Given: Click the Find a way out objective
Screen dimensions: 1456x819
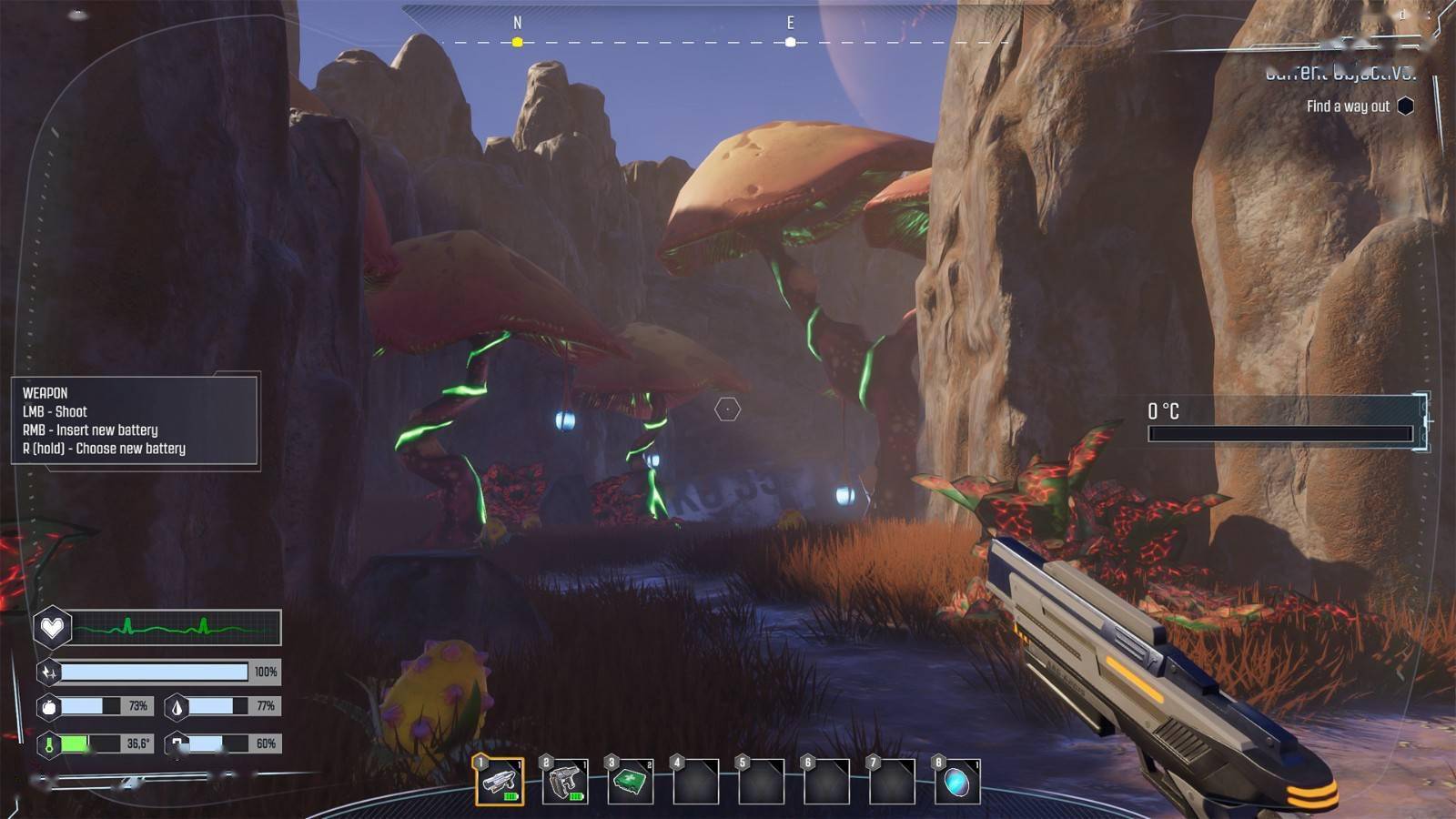Looking at the screenshot, I should tap(1348, 106).
